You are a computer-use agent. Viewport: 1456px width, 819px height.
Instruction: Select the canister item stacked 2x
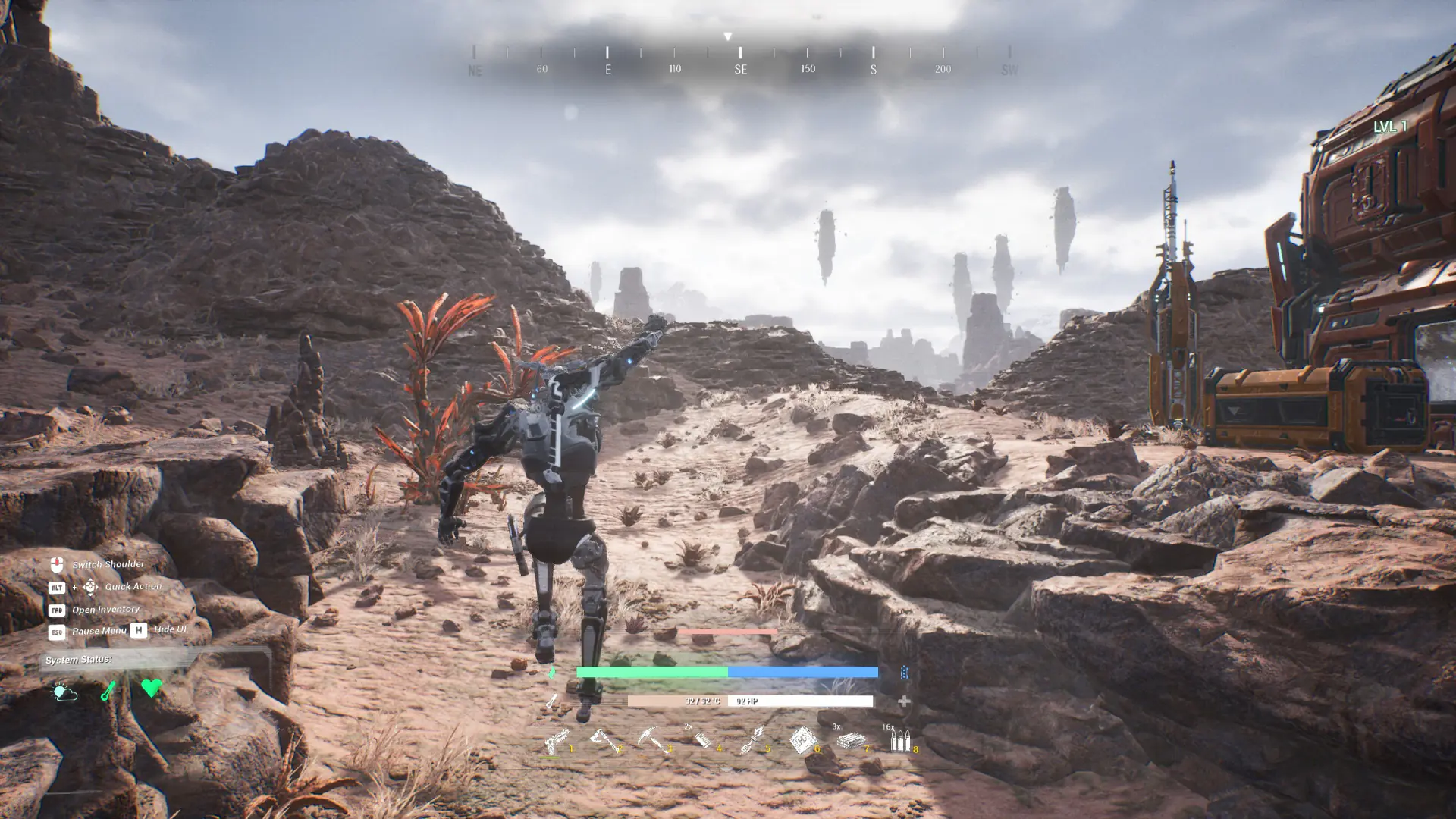[702, 739]
